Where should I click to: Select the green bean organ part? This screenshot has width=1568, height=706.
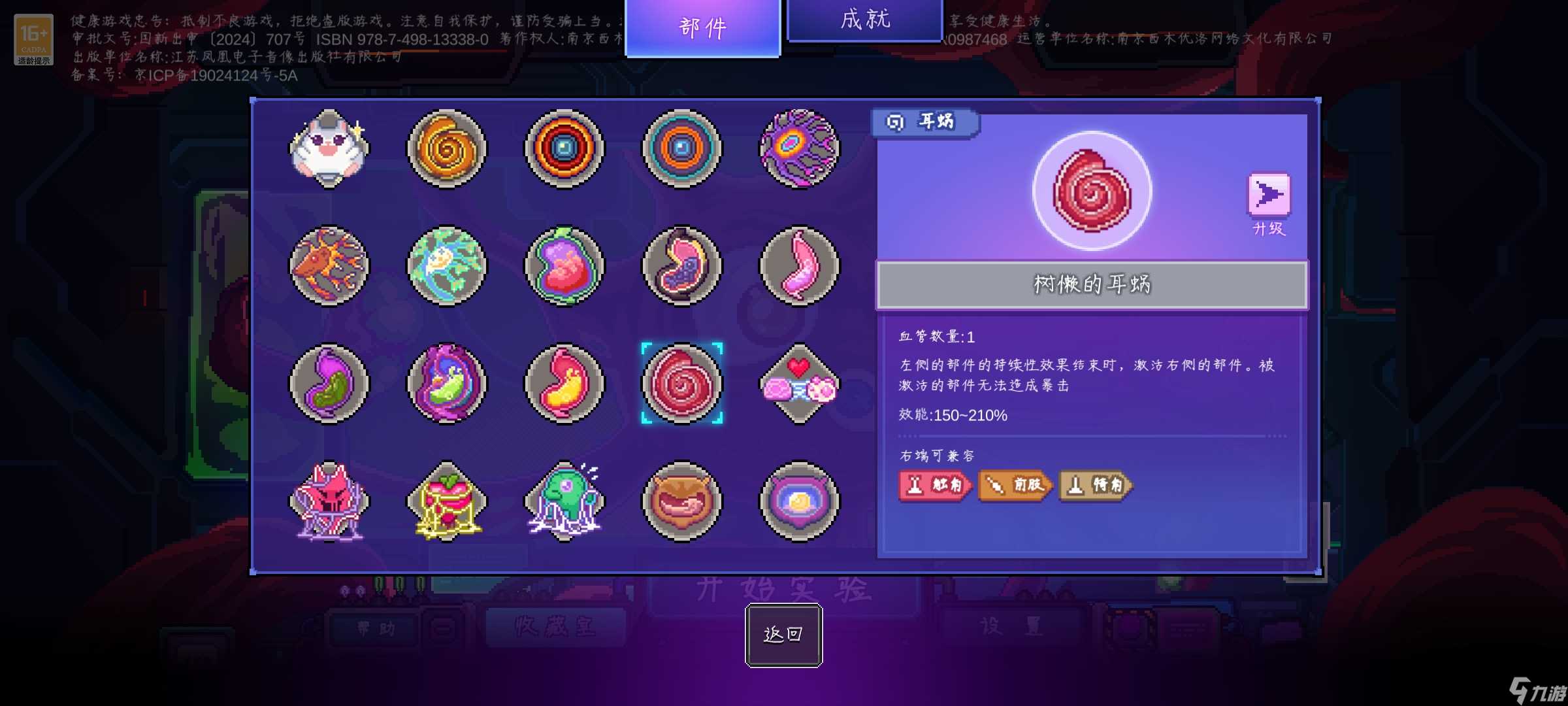coord(329,384)
